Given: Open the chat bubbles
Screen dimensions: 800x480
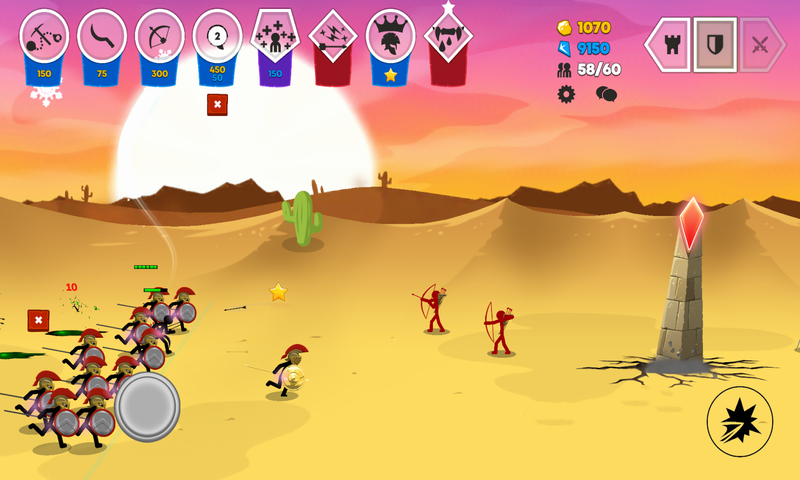Looking at the screenshot, I should (606, 94).
